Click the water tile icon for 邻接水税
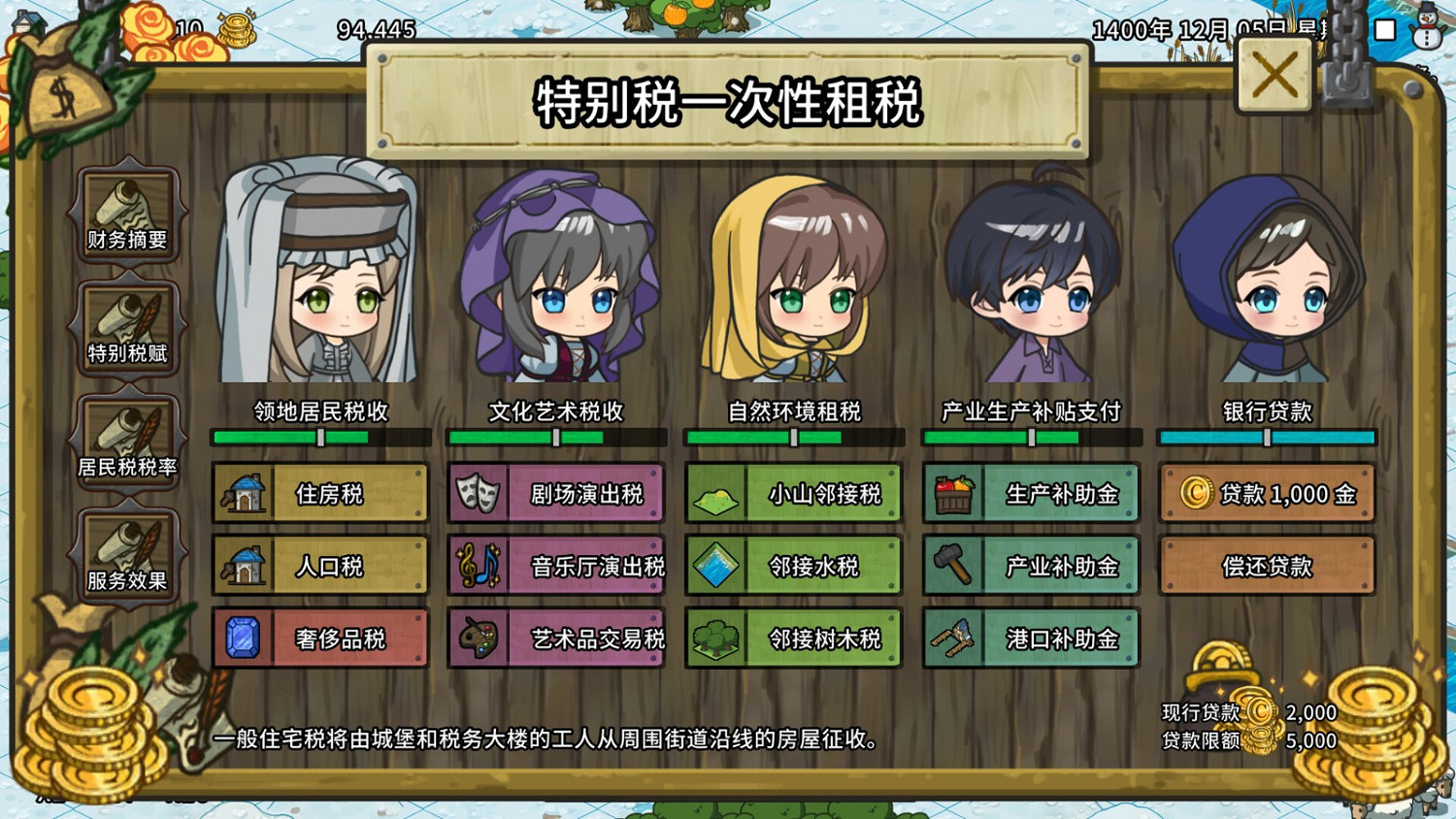The image size is (1456, 819). coord(715,565)
